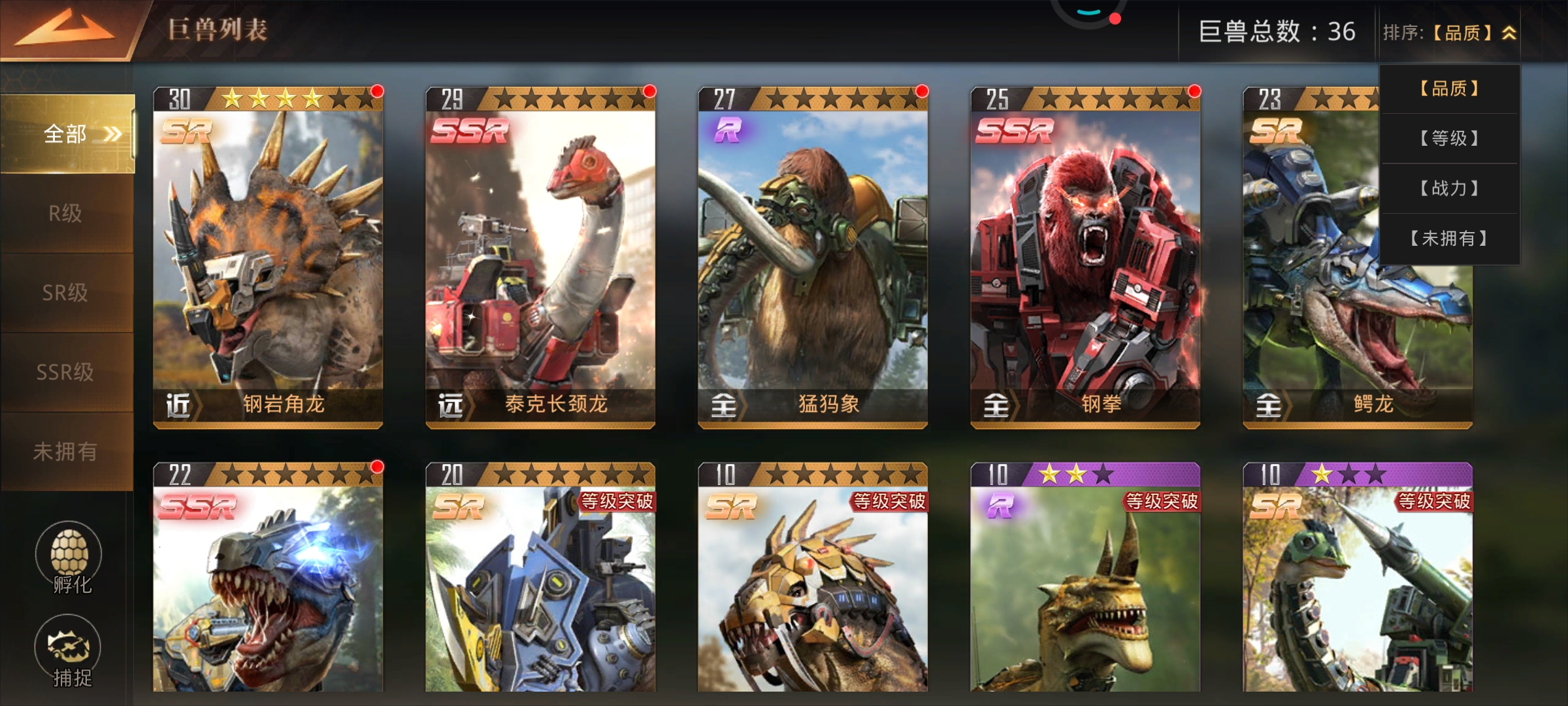Go back with the orange arrow button

[x=65, y=29]
